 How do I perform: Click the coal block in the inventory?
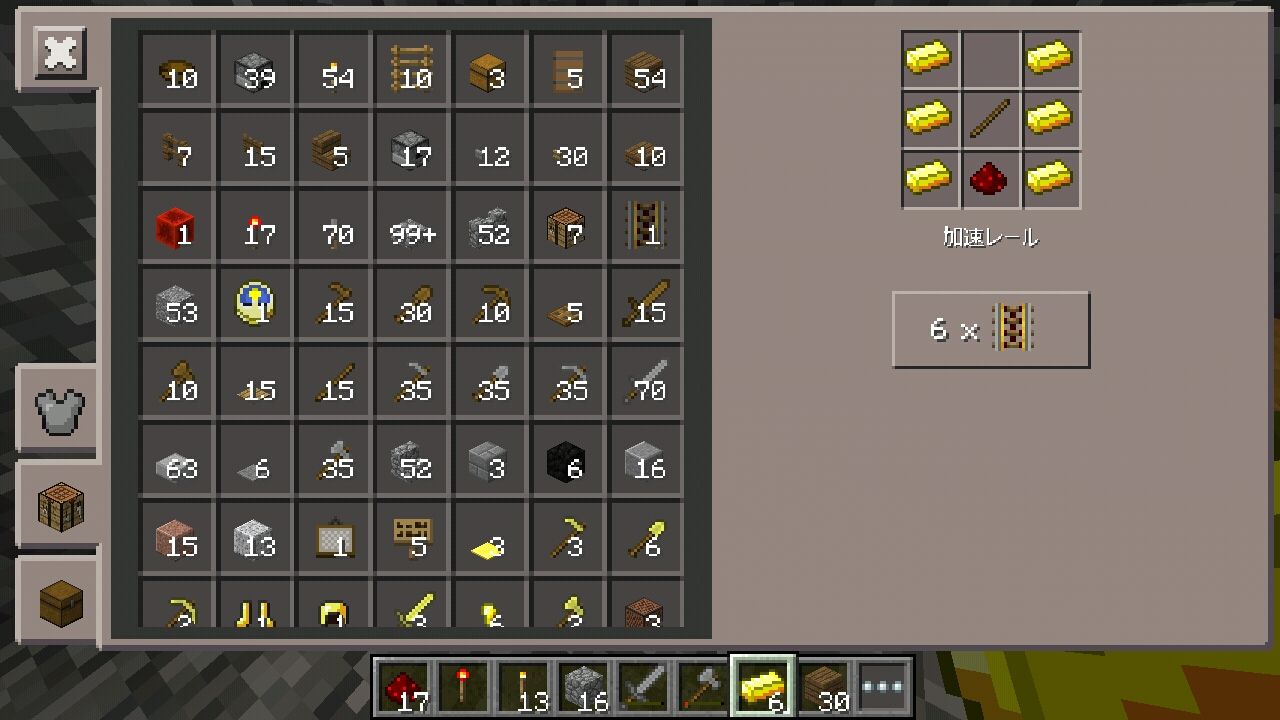tap(568, 459)
